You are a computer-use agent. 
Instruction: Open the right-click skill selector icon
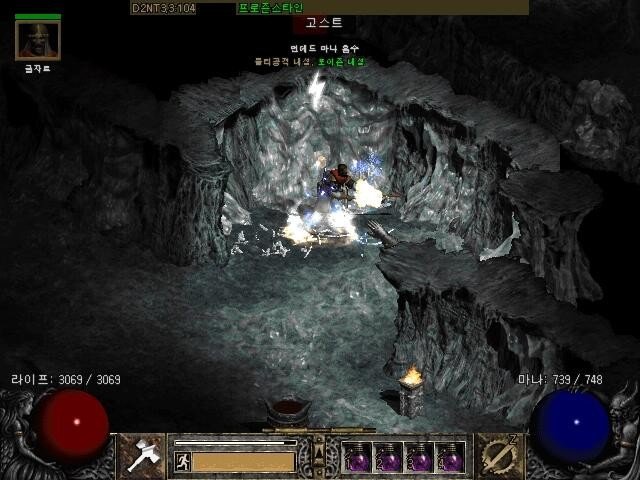[494, 455]
